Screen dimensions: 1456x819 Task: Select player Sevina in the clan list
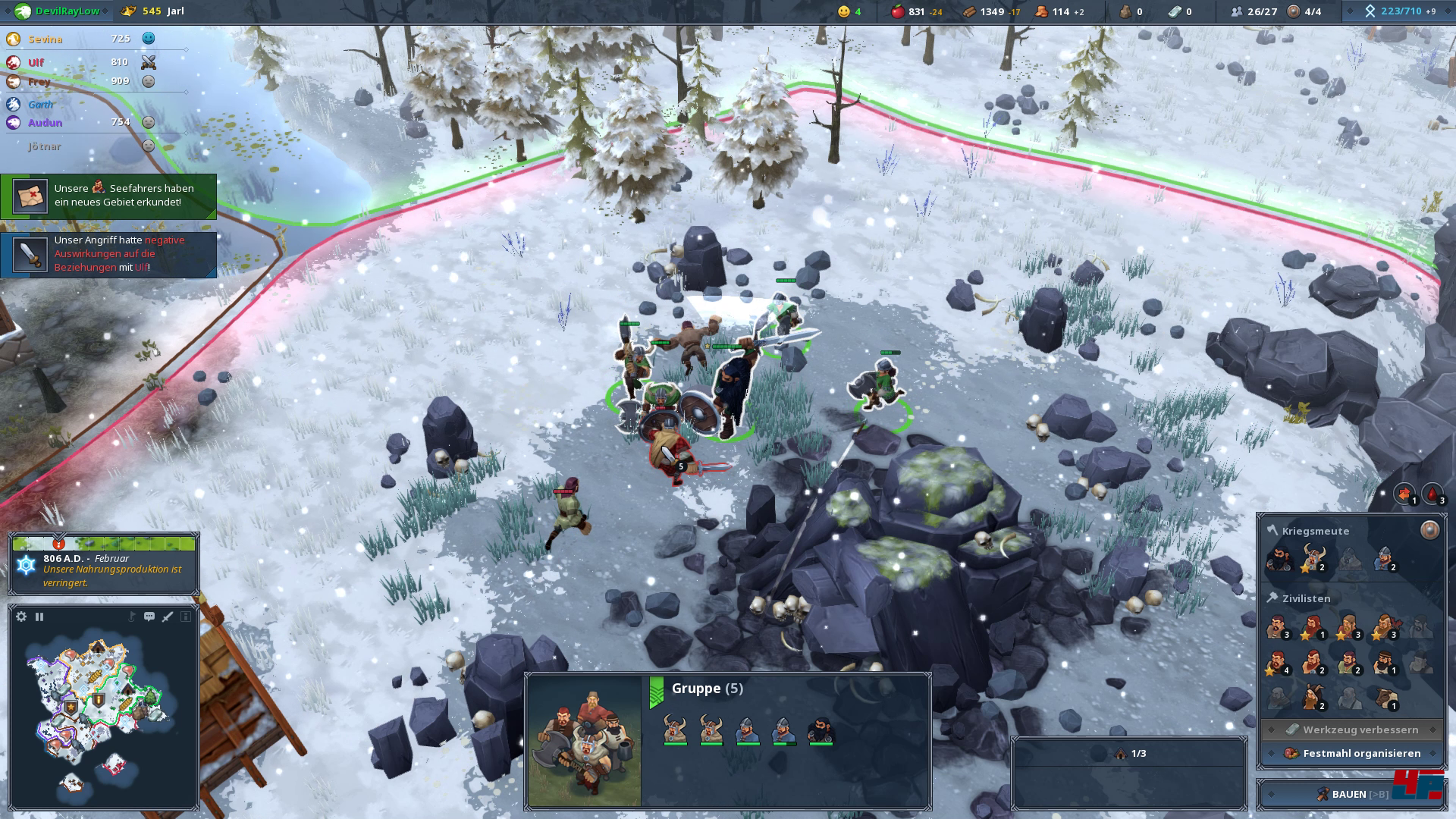coord(45,39)
